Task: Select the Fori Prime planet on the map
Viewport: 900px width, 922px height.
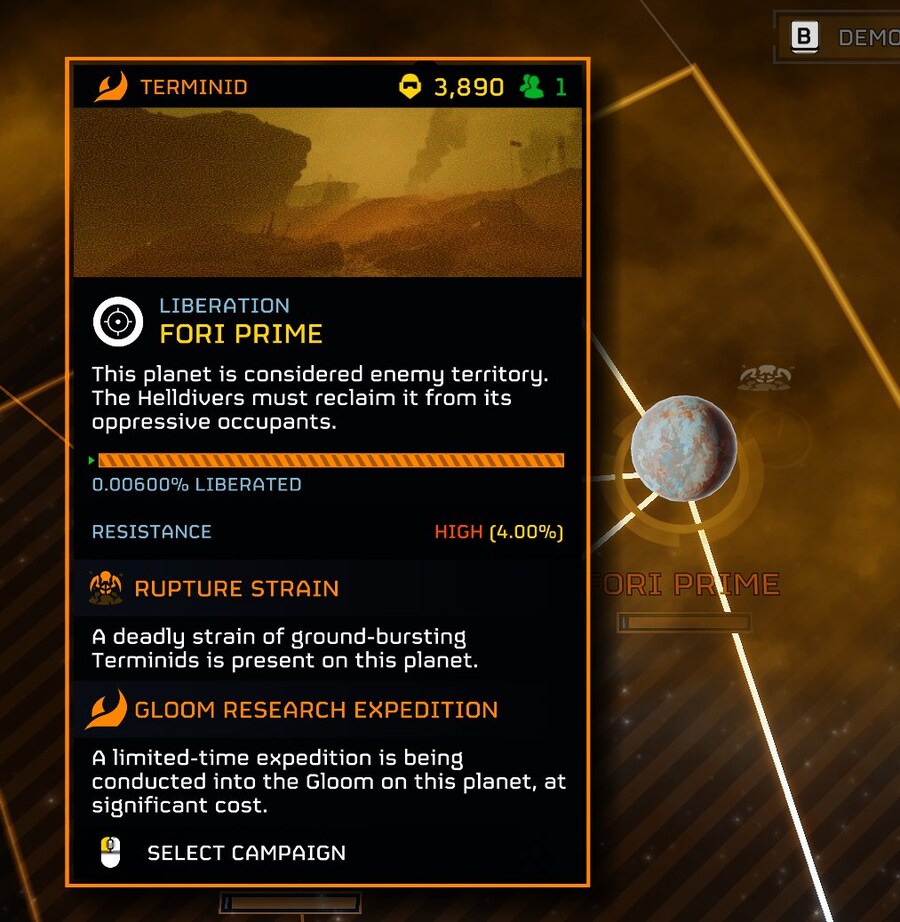Action: pos(685,448)
